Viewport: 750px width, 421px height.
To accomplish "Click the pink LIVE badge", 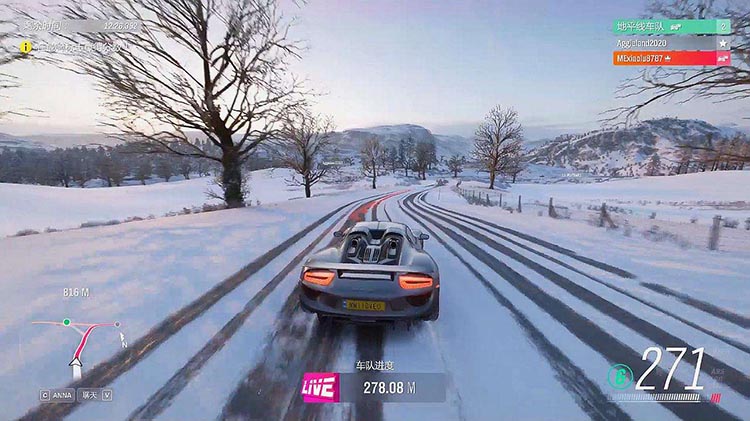I will click(321, 387).
